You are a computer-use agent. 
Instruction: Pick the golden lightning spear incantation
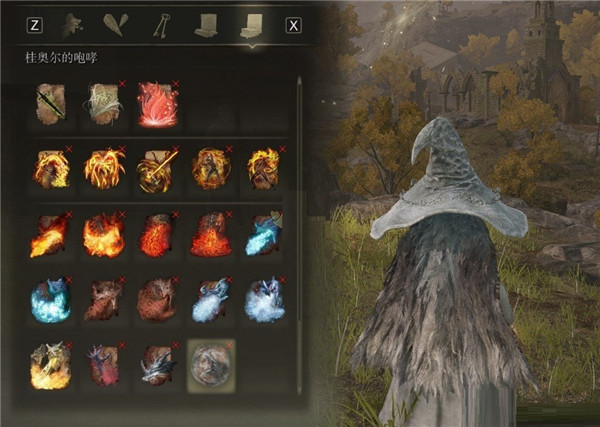click(155, 169)
